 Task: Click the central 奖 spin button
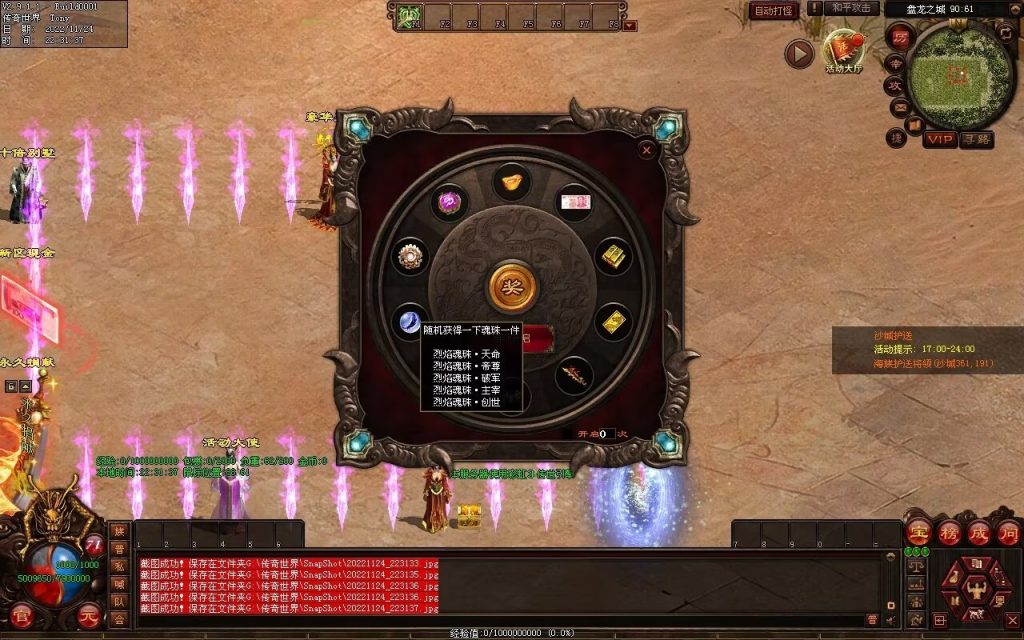pyautogui.click(x=512, y=287)
